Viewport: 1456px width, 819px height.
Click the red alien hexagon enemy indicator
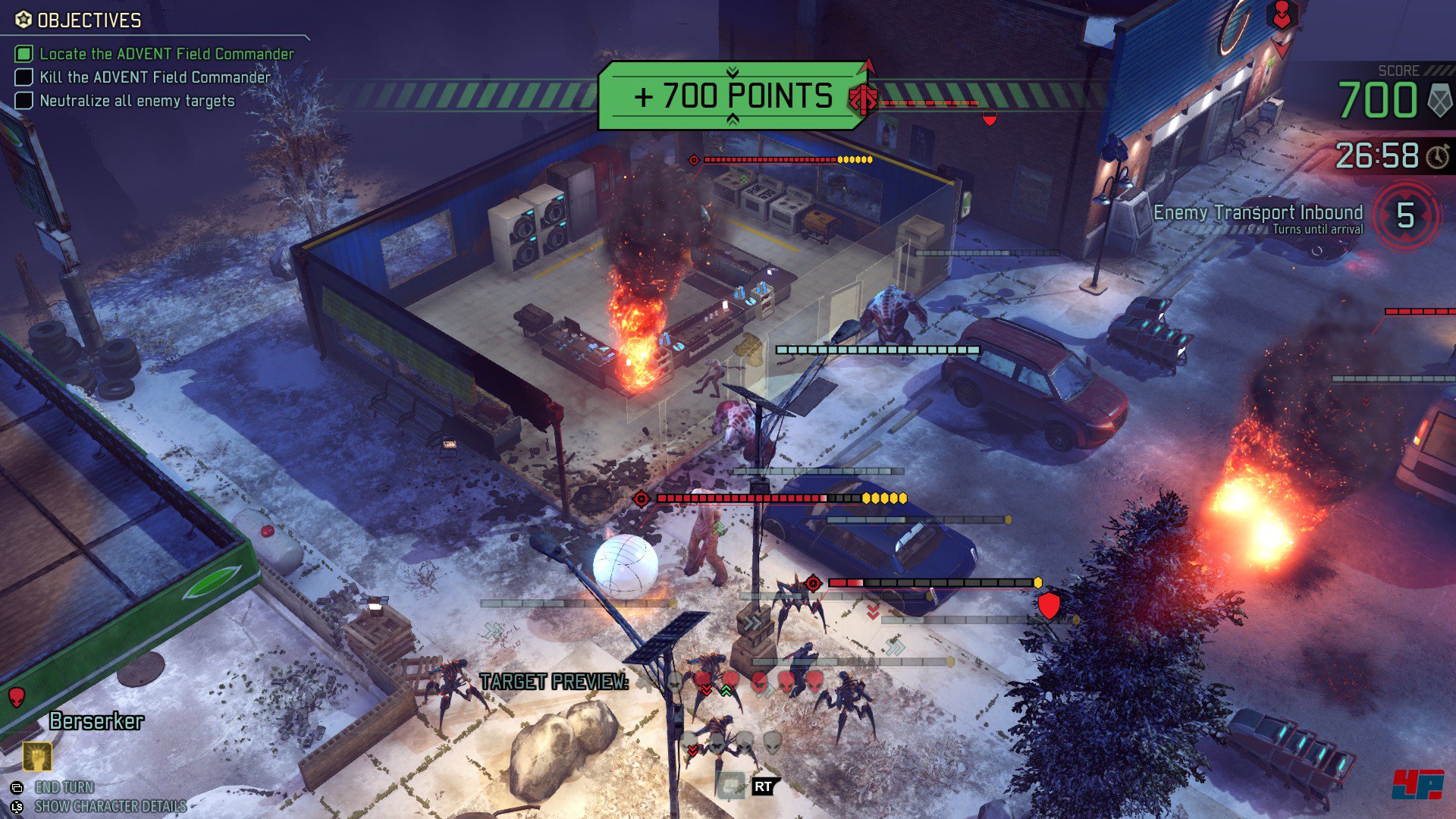(x=1281, y=16)
